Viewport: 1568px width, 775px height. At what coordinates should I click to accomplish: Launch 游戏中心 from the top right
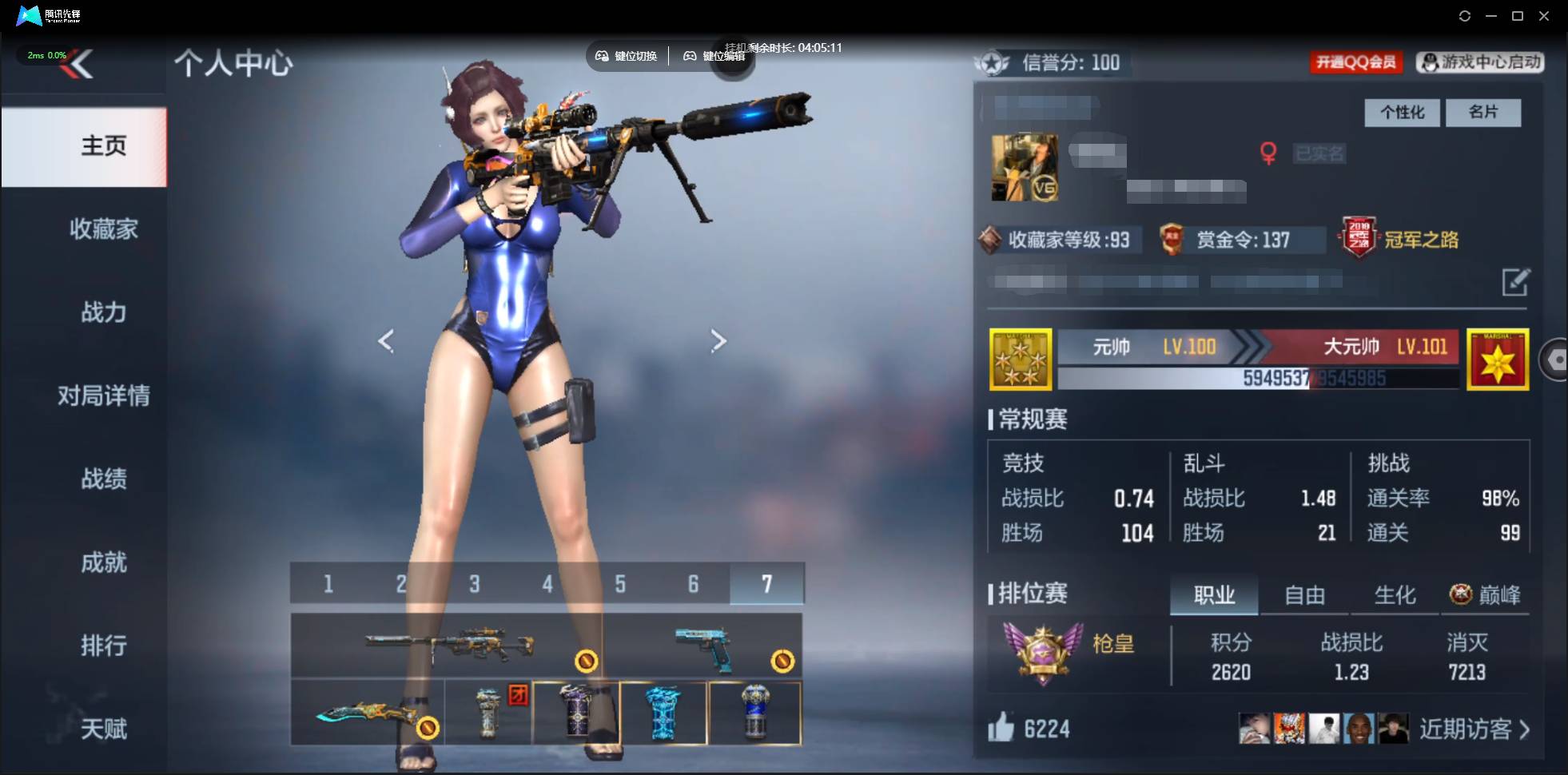click(1479, 62)
